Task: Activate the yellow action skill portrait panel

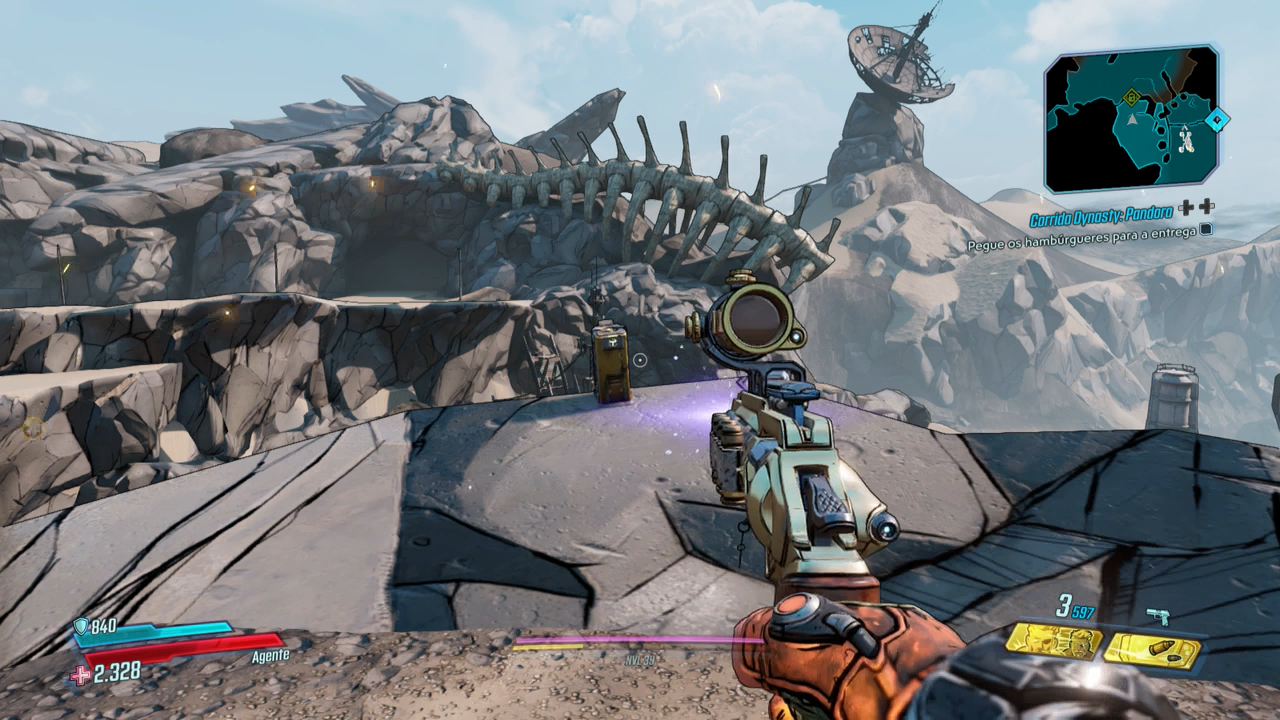Action: click(1053, 641)
